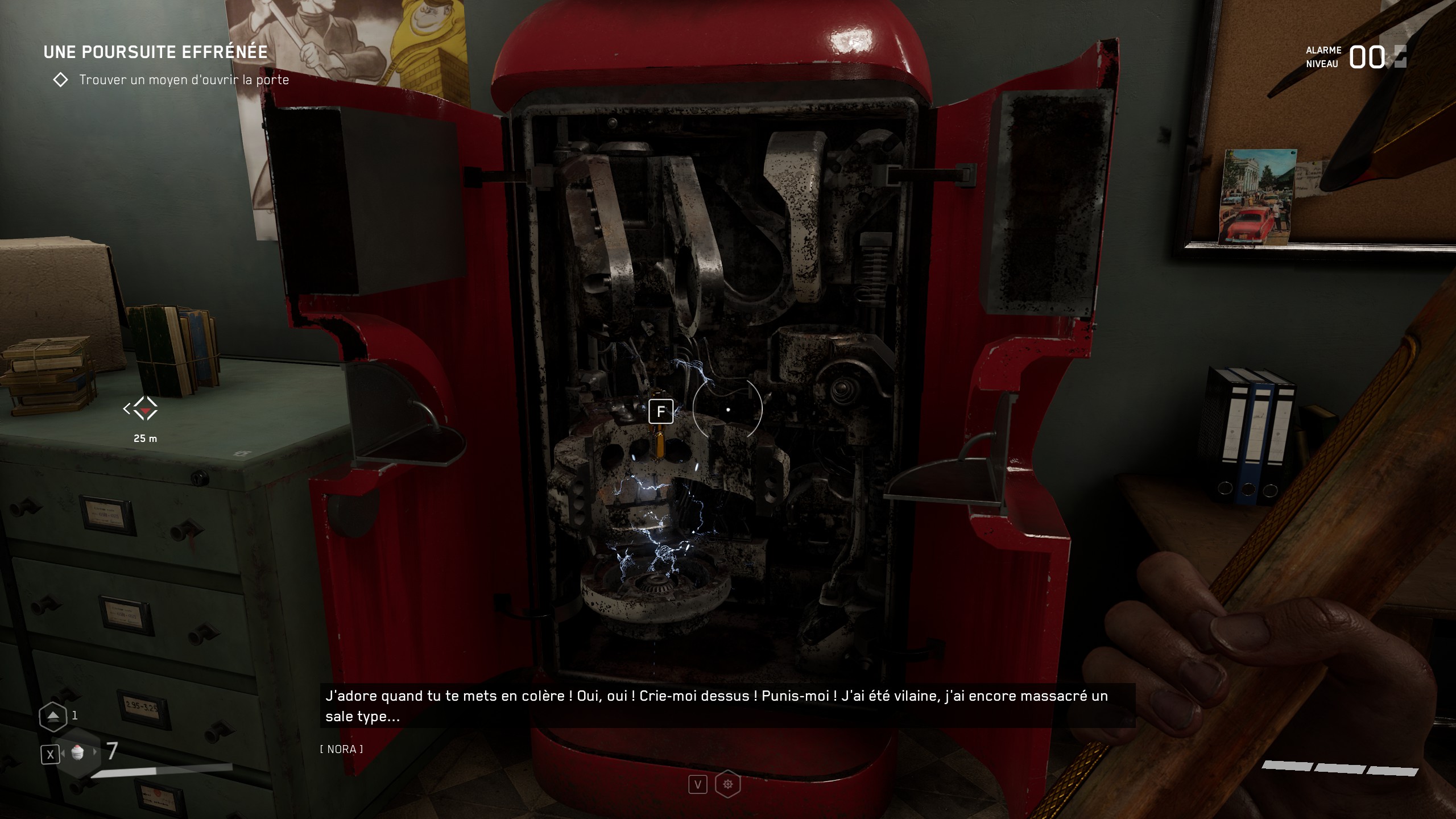This screenshot has height=819, width=1456.
Task: Activate the star-shaped hexagon ability icon
Action: point(727,785)
